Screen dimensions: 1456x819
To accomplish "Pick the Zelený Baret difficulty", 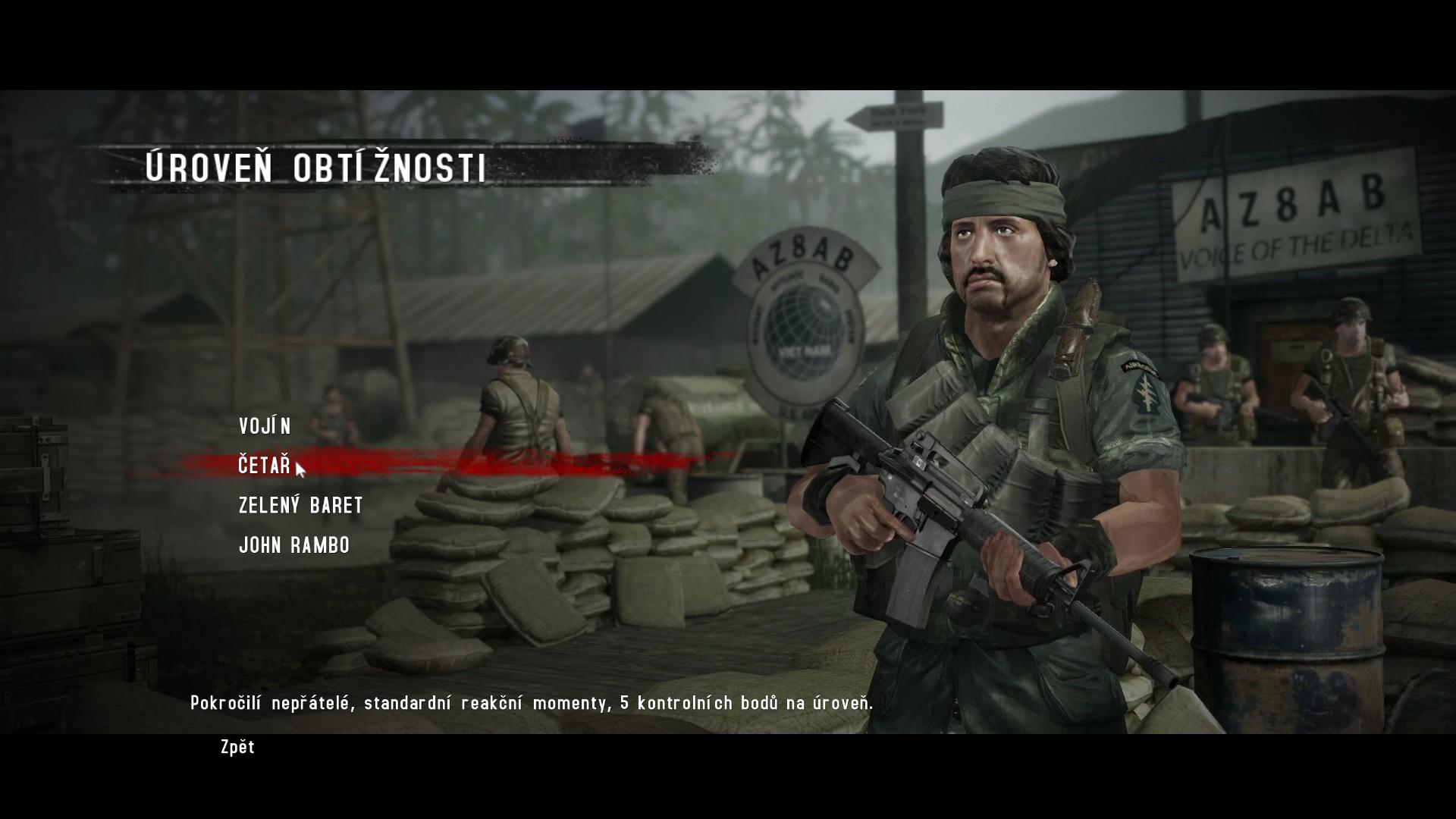I will (x=300, y=505).
